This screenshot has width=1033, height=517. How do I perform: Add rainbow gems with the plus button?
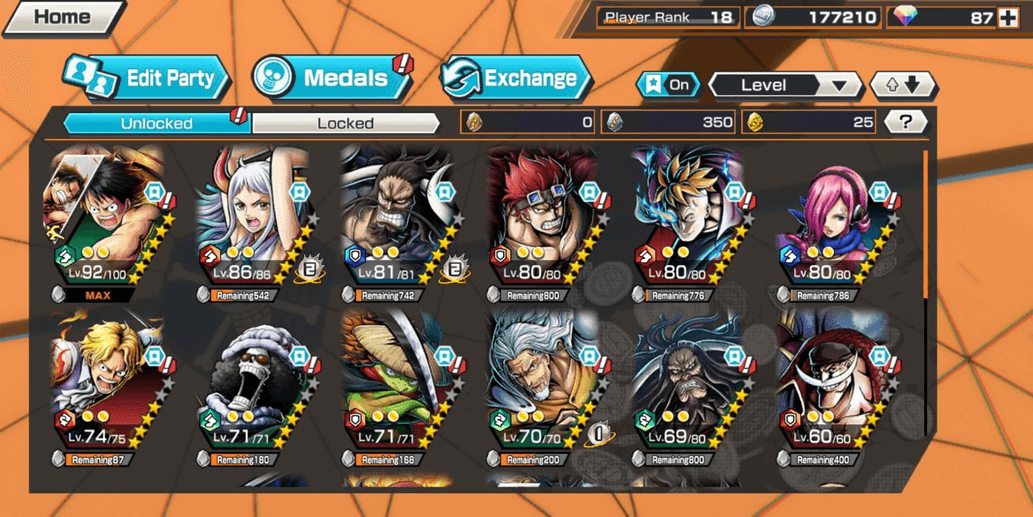(1007, 17)
